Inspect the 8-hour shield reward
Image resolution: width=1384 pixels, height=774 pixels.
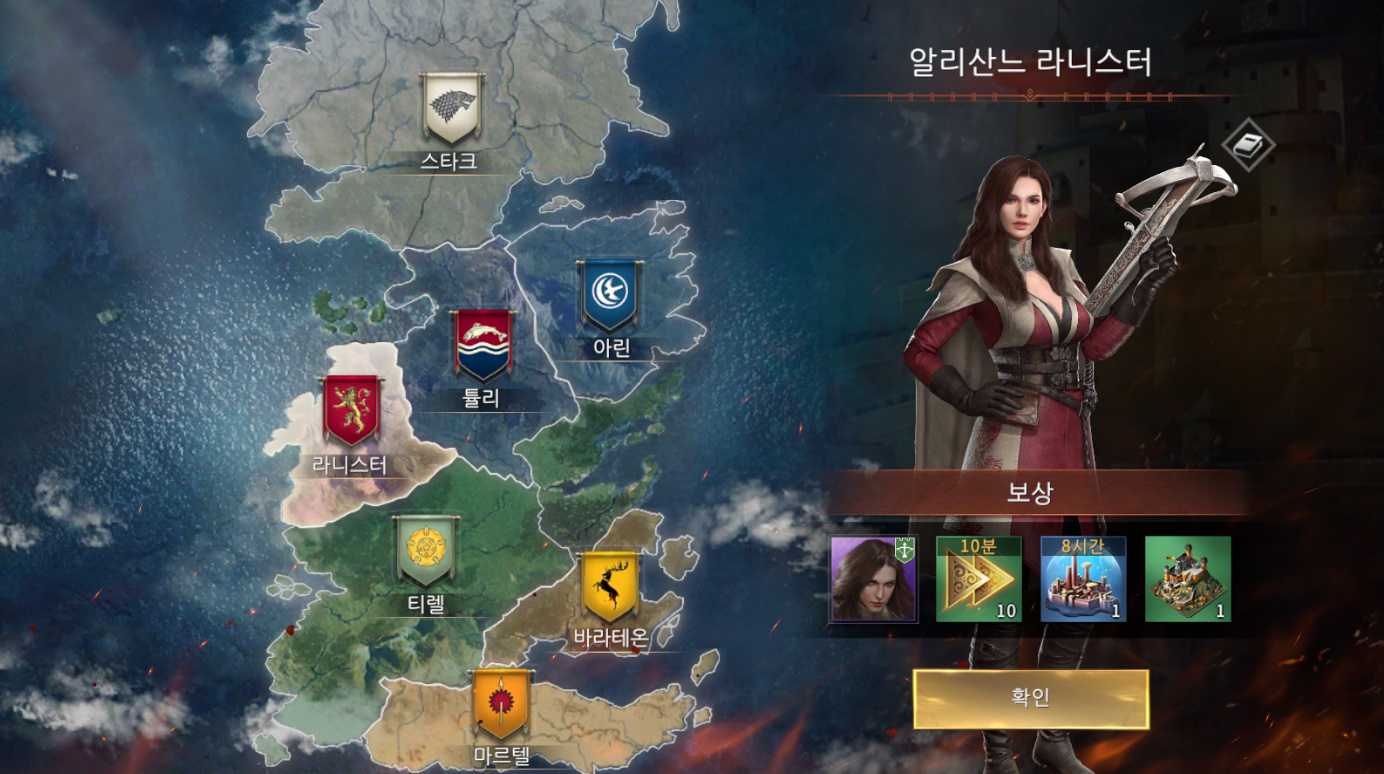1083,579
